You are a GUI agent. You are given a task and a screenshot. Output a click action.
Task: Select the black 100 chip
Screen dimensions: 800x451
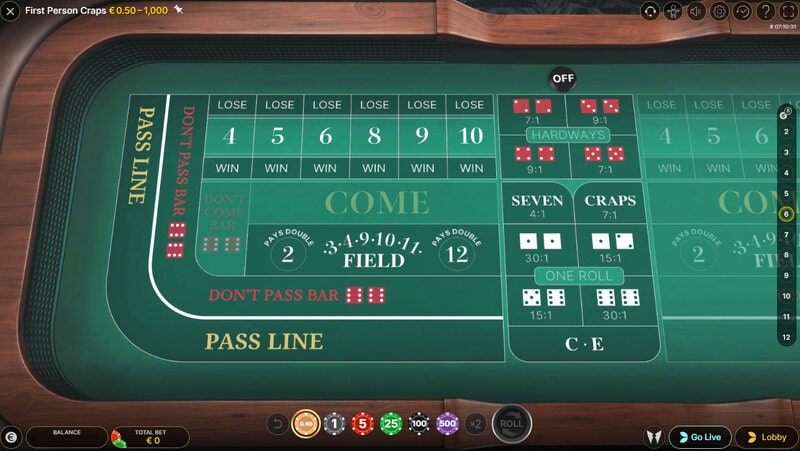(419, 424)
